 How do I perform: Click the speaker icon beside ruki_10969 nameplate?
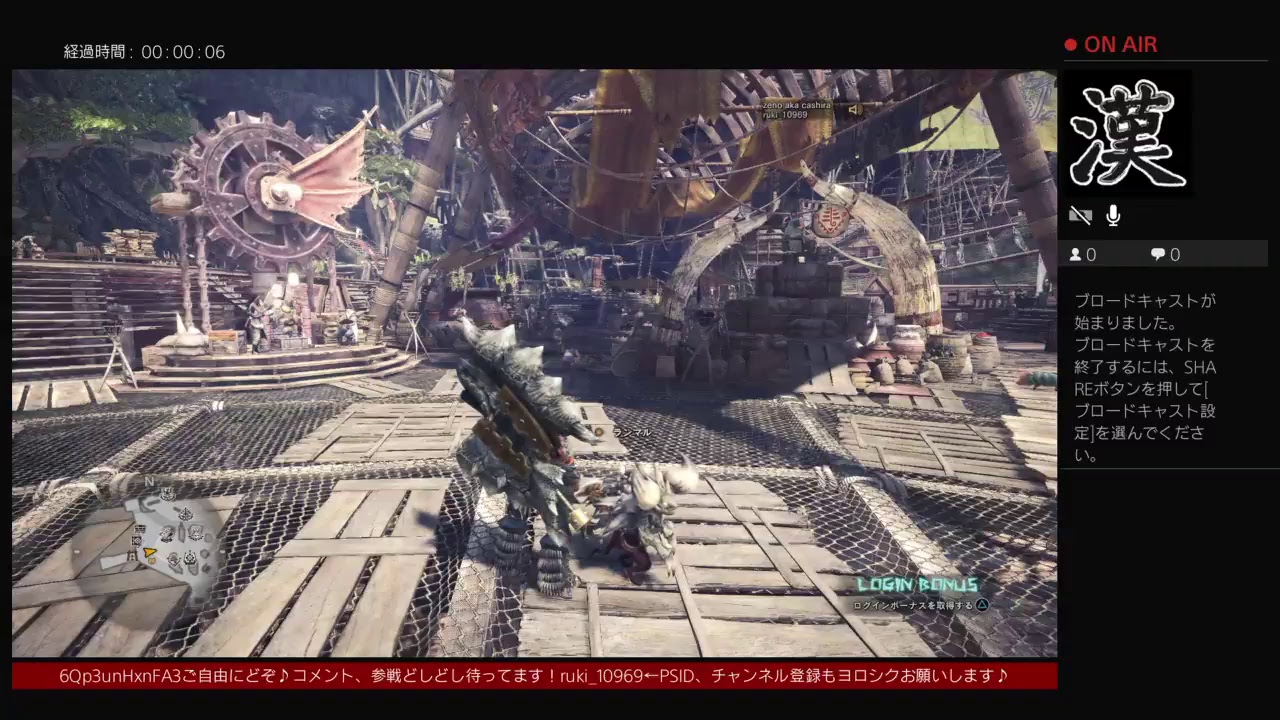tap(855, 110)
